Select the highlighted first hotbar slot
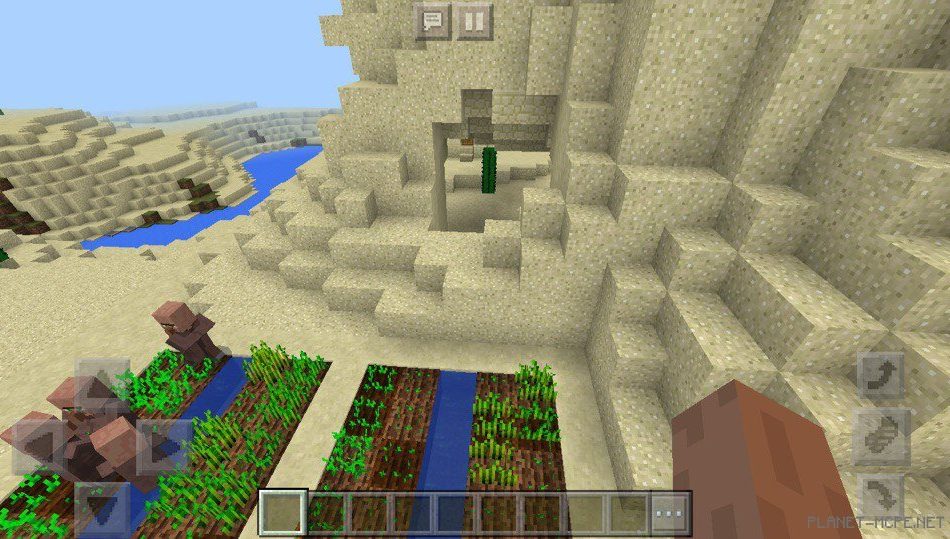The height and width of the screenshot is (539, 950). 283,513
